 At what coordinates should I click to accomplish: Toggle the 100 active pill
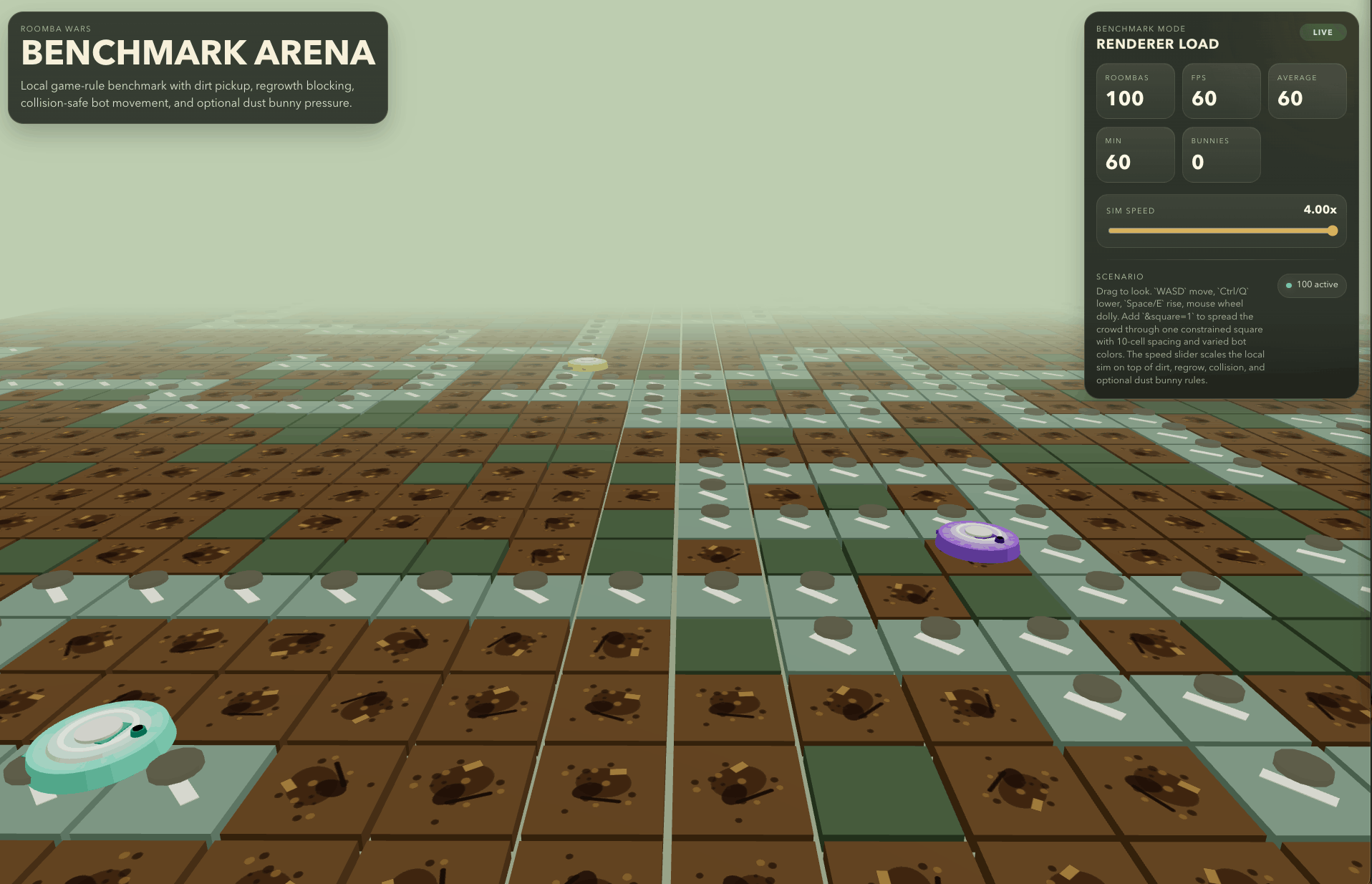(x=1311, y=284)
